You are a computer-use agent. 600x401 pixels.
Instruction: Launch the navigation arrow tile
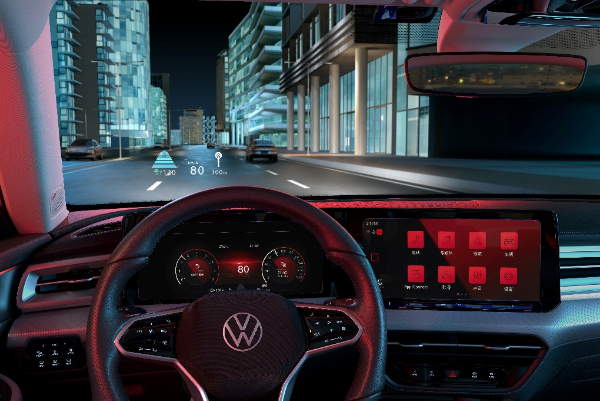coord(477,240)
